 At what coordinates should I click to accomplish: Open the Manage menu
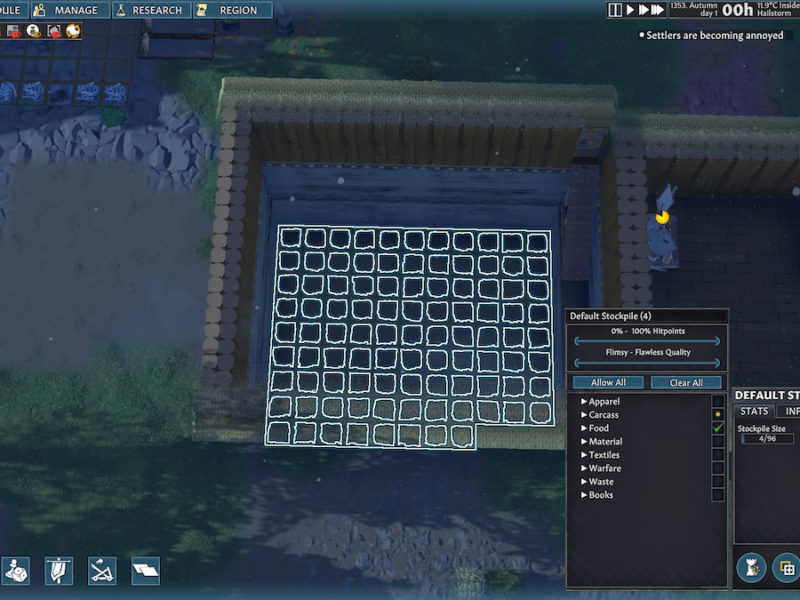(x=68, y=10)
